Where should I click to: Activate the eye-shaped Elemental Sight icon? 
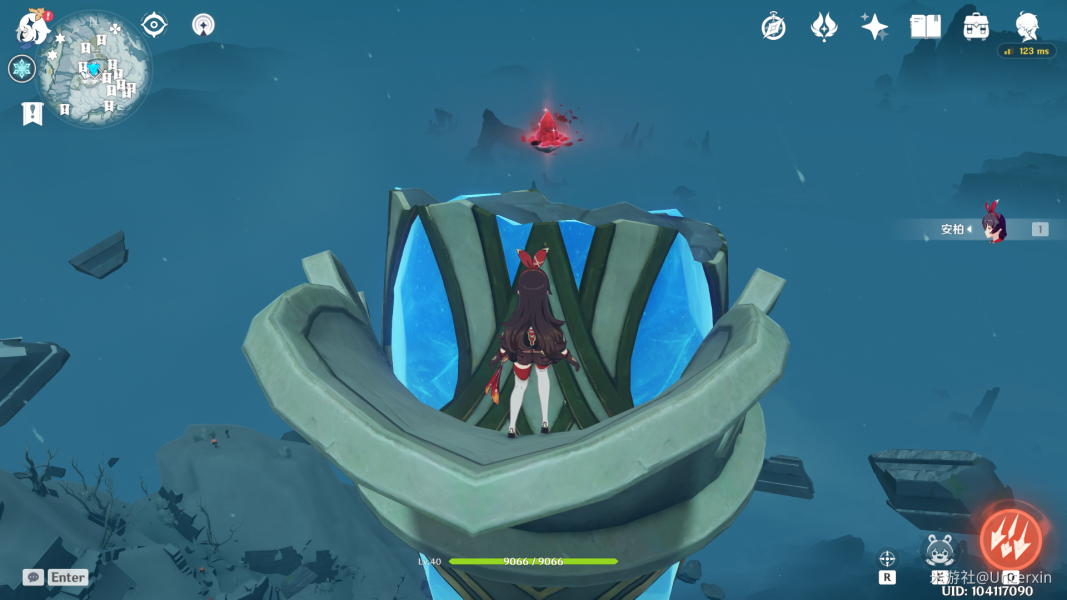[154, 24]
